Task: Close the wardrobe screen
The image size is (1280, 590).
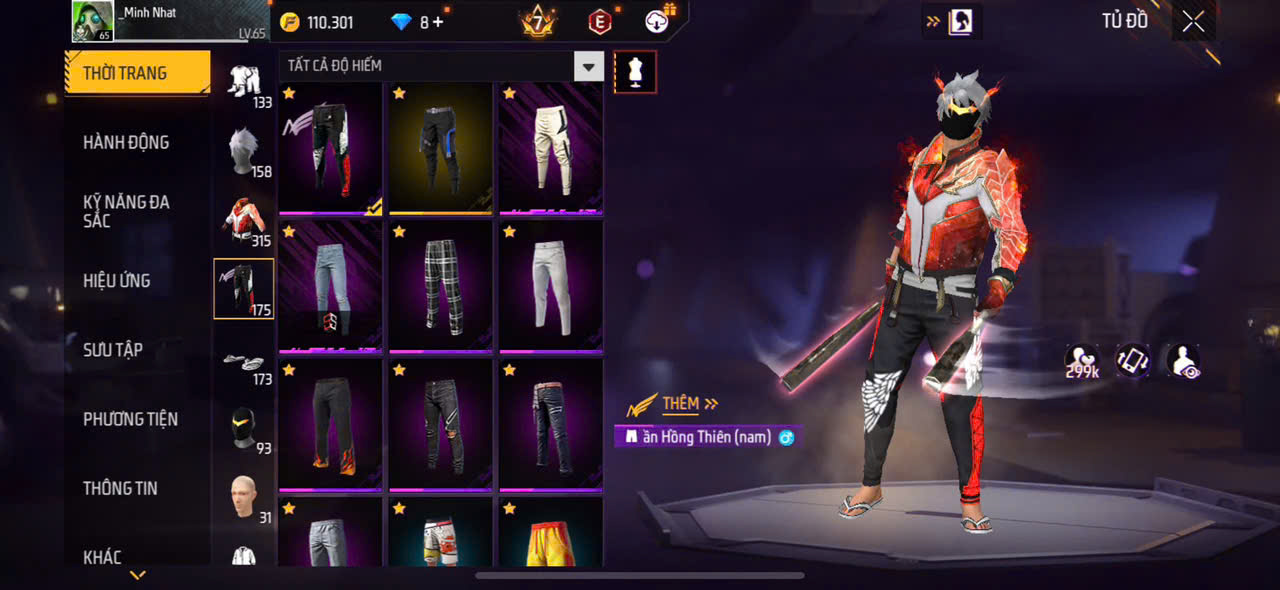Action: coord(1193,22)
